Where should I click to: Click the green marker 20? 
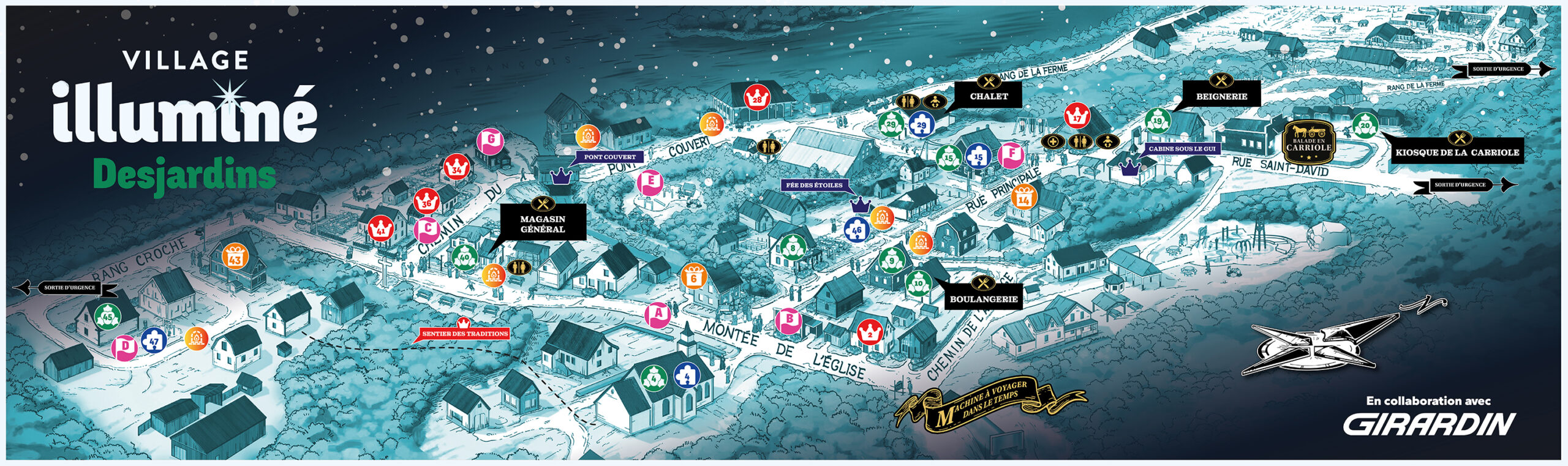click(1365, 126)
